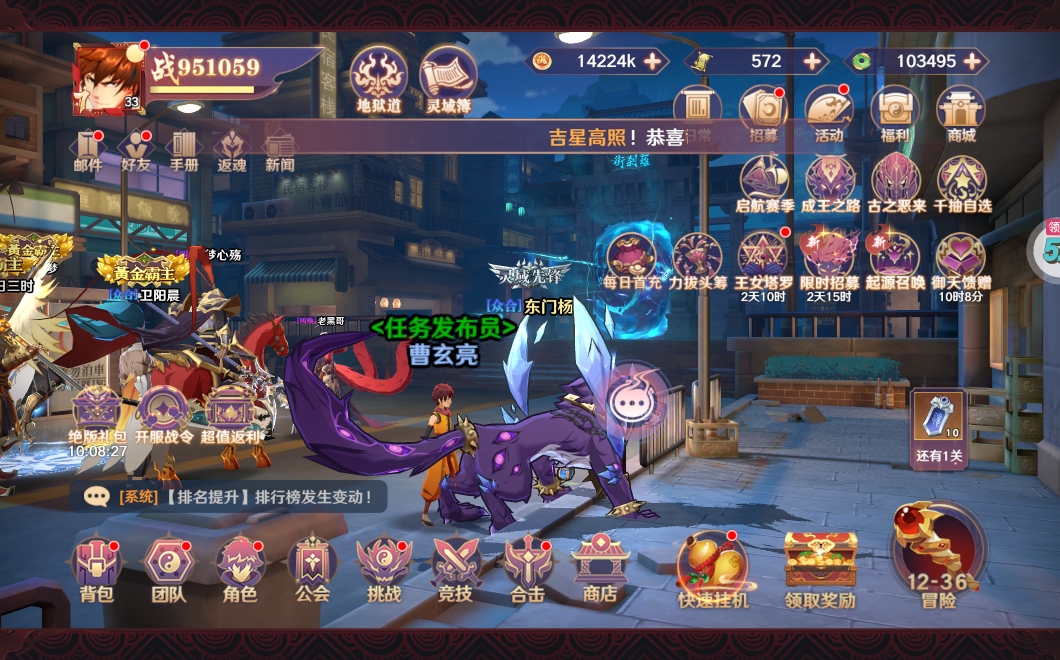Open the 公会 guild menu
The image size is (1060, 660).
point(312,568)
